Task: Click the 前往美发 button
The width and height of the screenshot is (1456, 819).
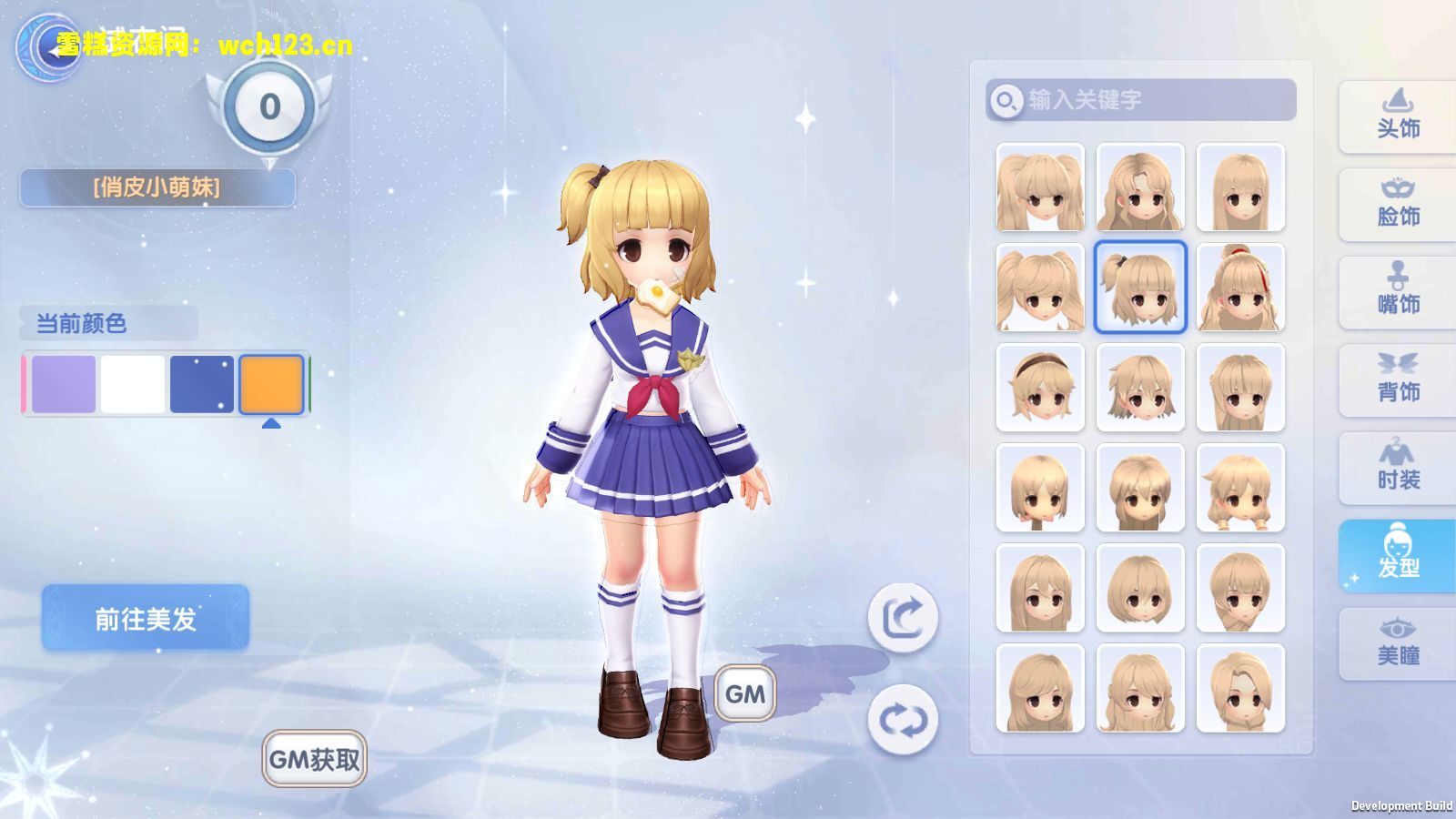Action: [146, 619]
